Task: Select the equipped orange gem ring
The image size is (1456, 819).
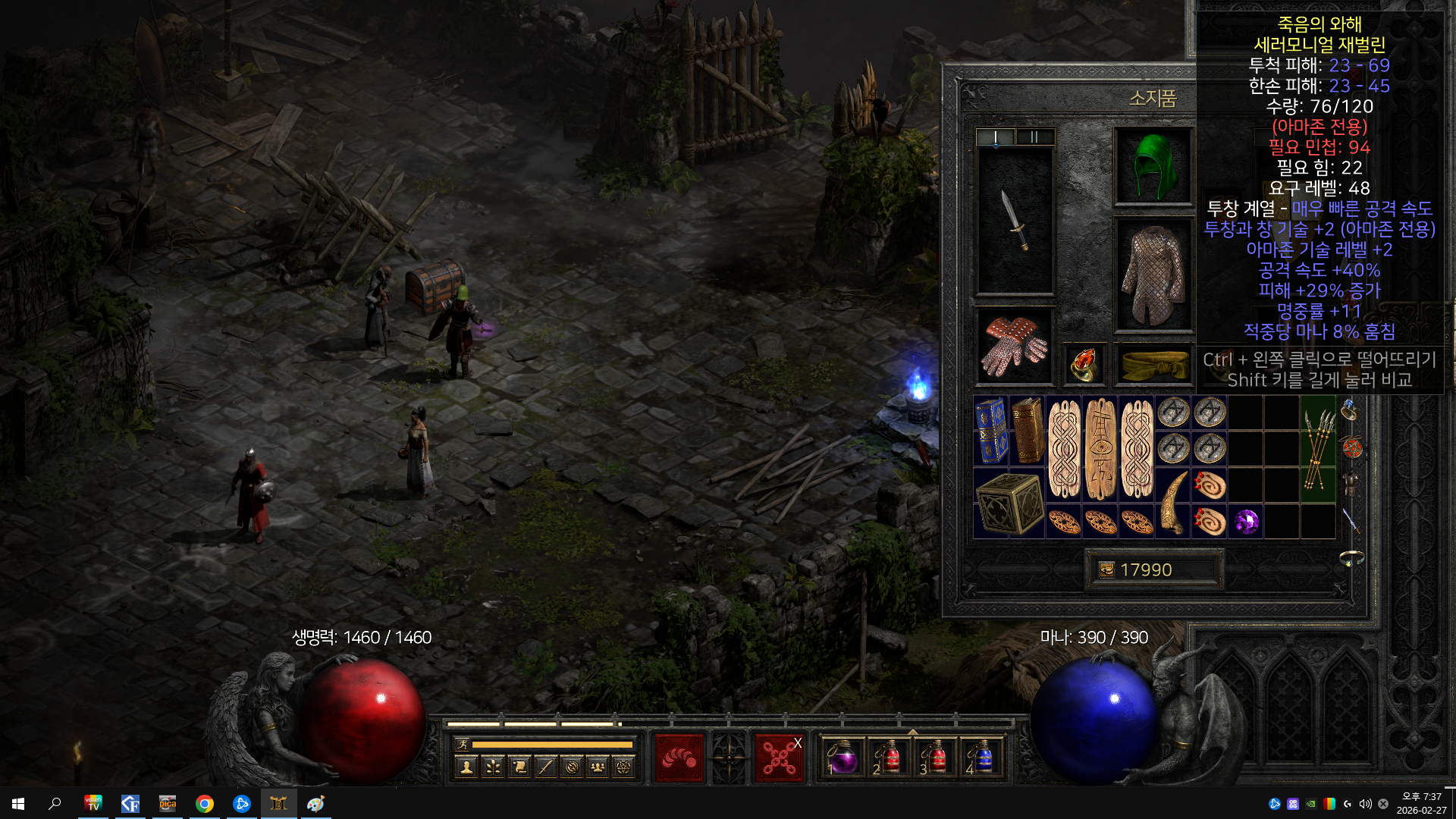Action: [1084, 364]
